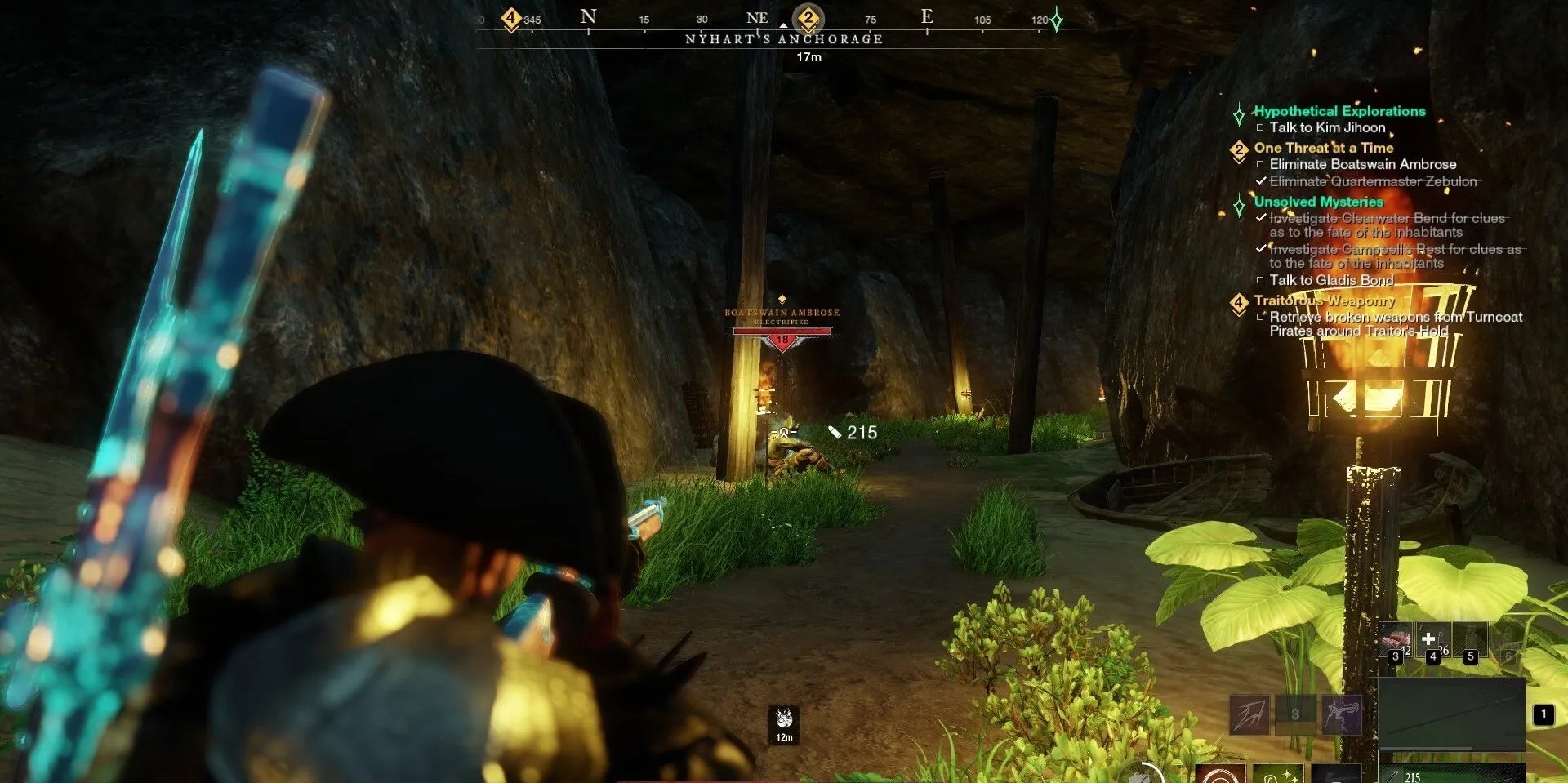Viewport: 1568px width, 783px height.
Task: Click the leftmost arrow ability icon
Action: [1249, 714]
